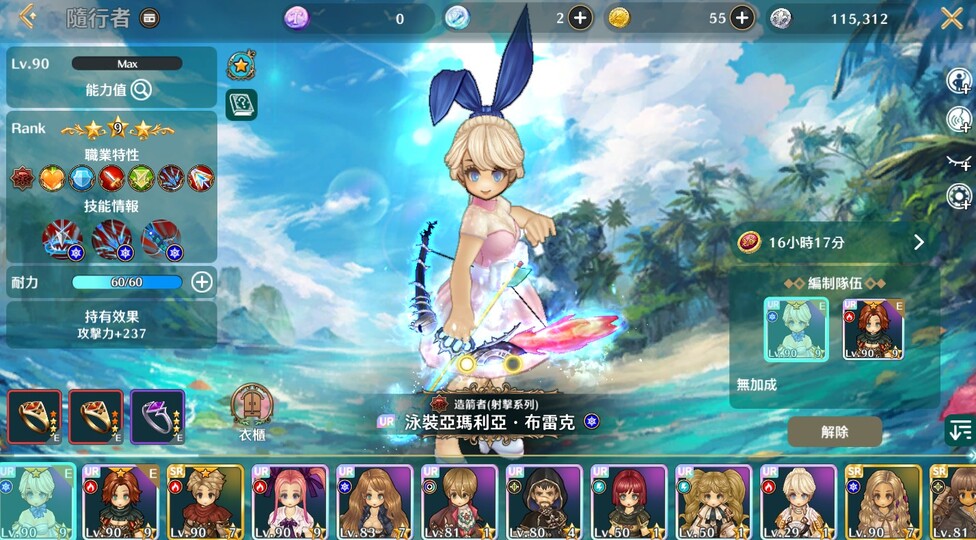The image size is (976, 540).
Task: Open the 能力值 stats magnifier
Action: pyautogui.click(x=141, y=90)
